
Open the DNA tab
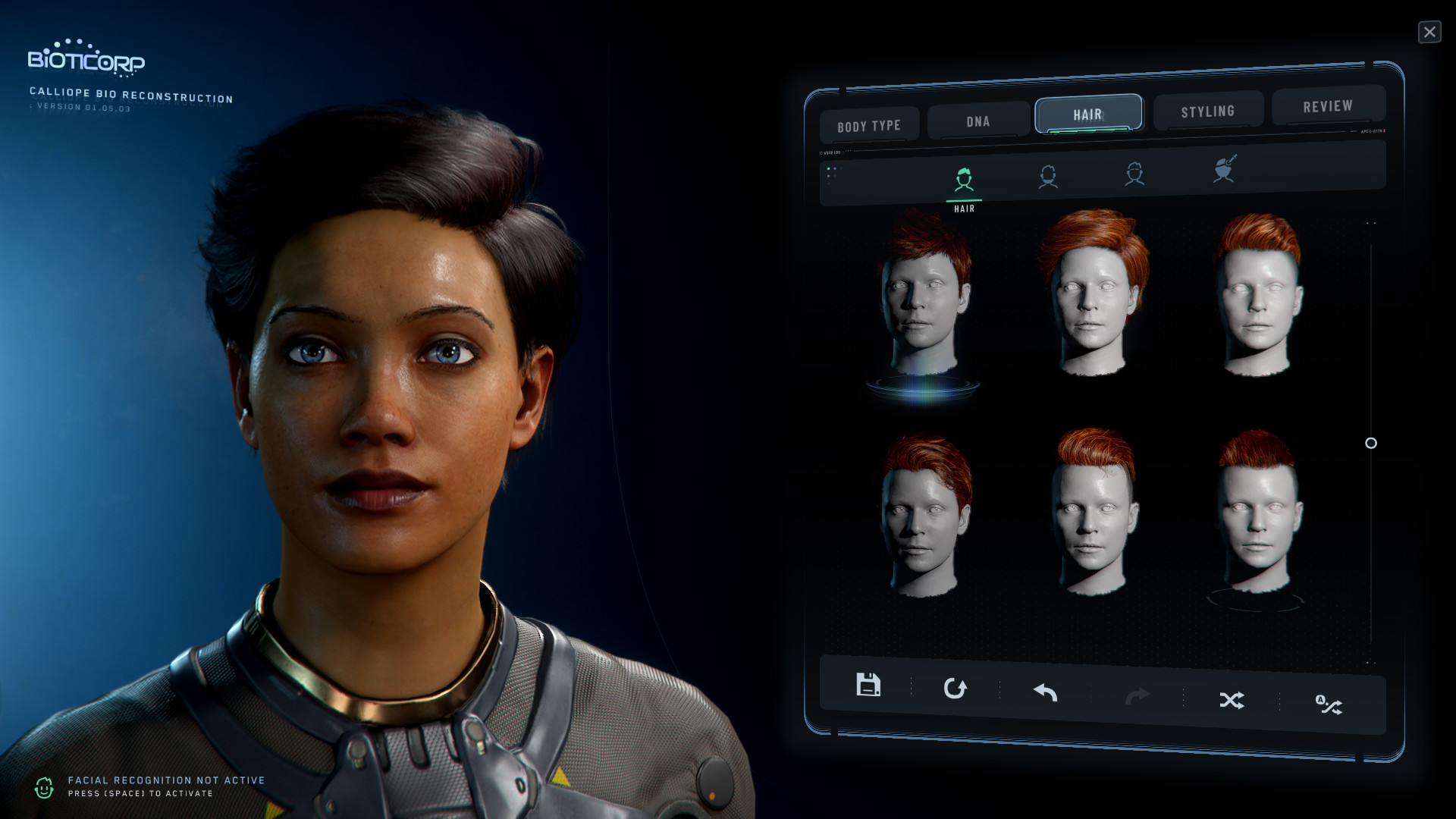(978, 121)
